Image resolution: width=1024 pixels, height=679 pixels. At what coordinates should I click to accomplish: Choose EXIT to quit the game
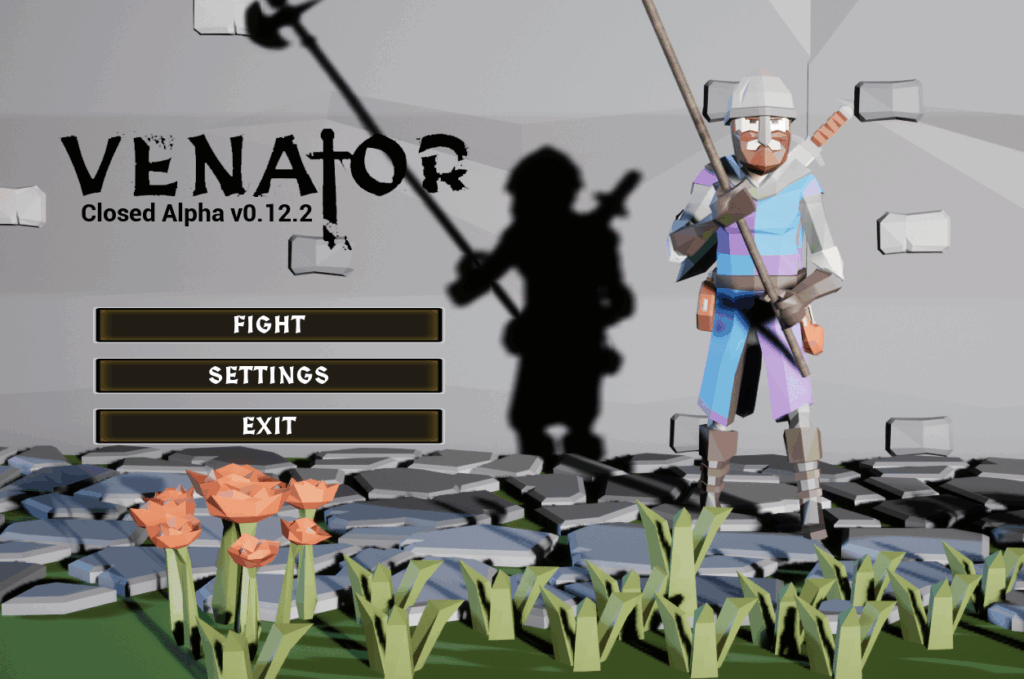pos(268,426)
